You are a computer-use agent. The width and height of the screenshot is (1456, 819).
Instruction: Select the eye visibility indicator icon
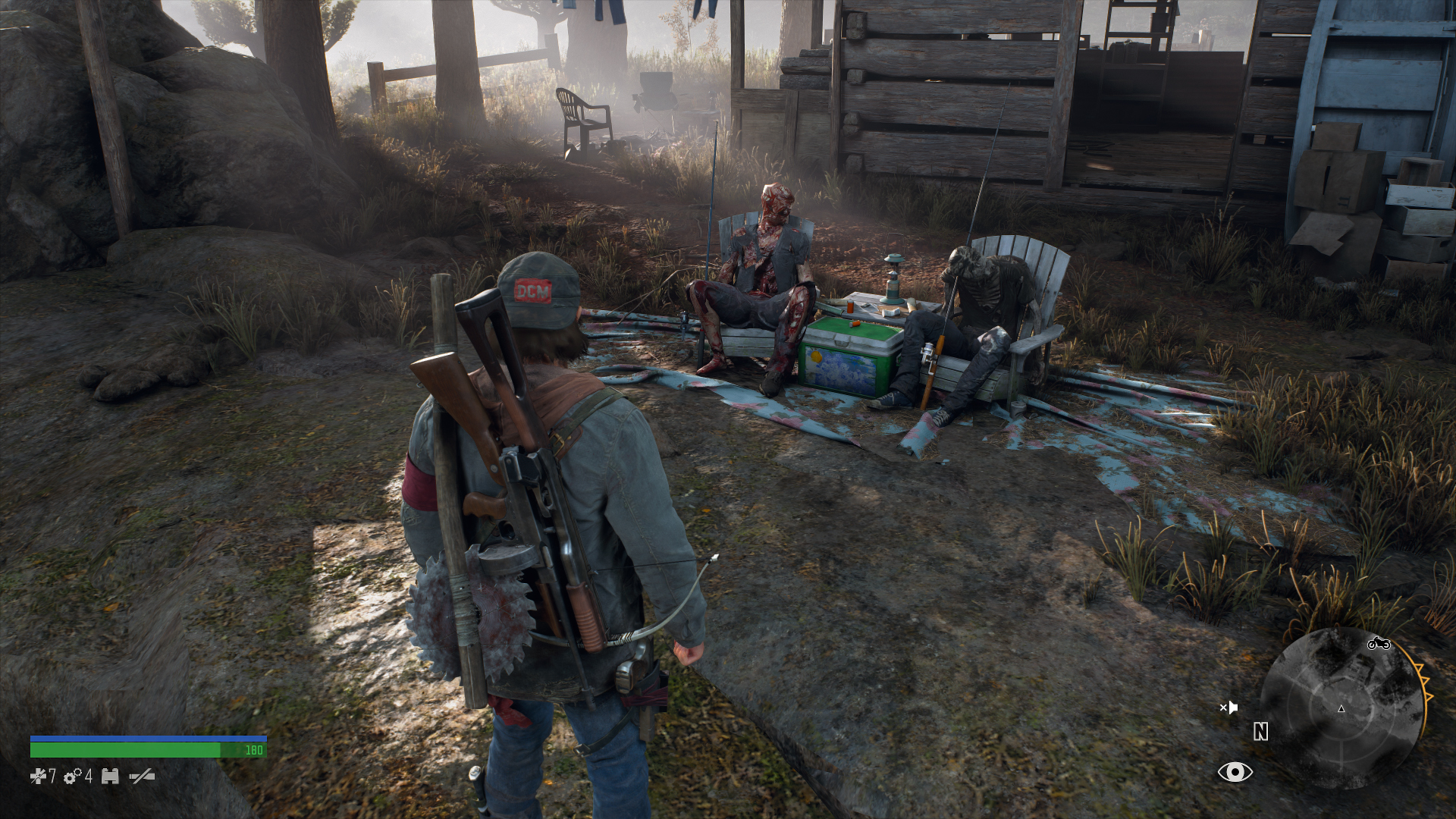pos(1235,772)
